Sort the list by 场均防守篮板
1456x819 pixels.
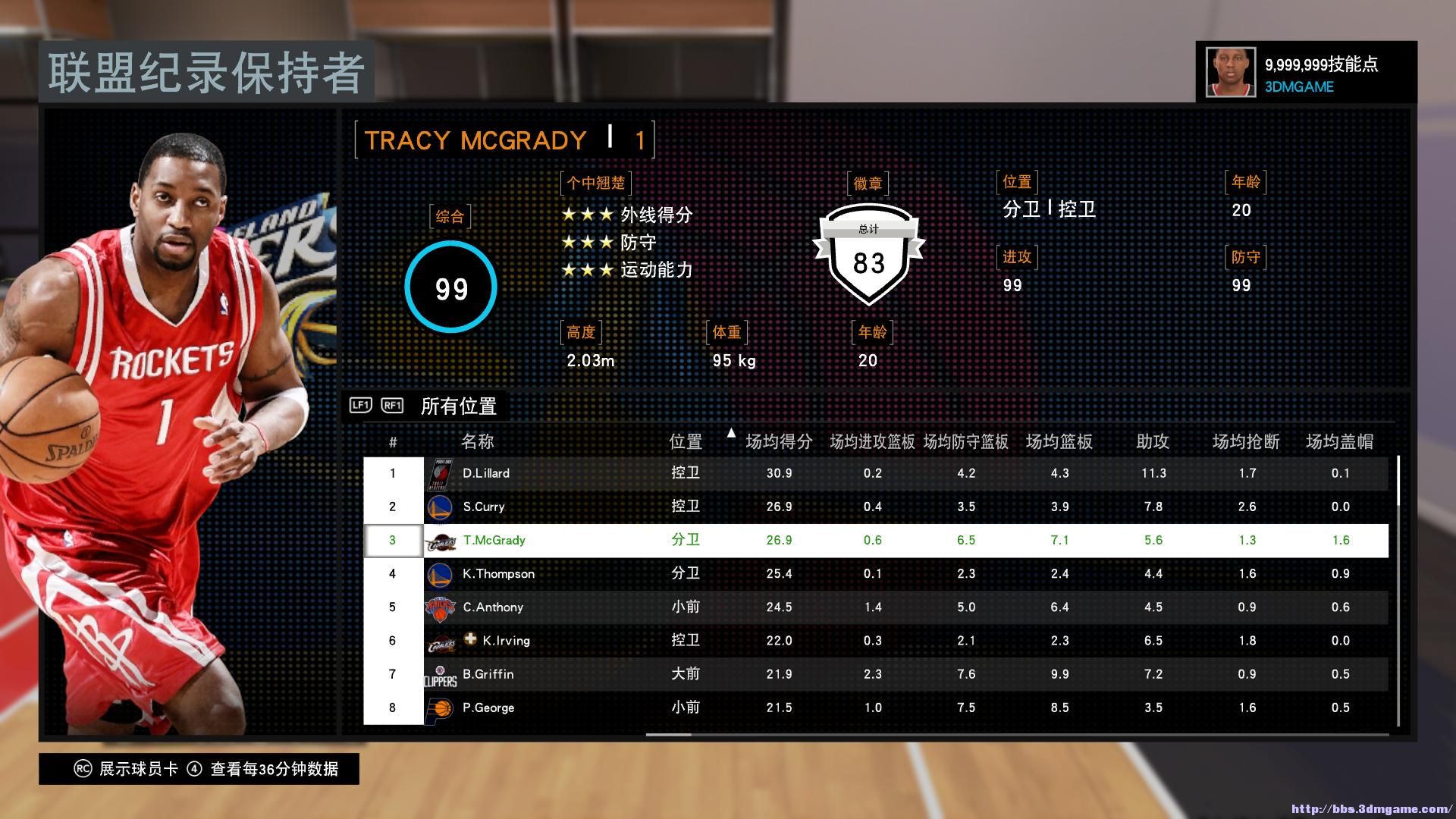966,441
